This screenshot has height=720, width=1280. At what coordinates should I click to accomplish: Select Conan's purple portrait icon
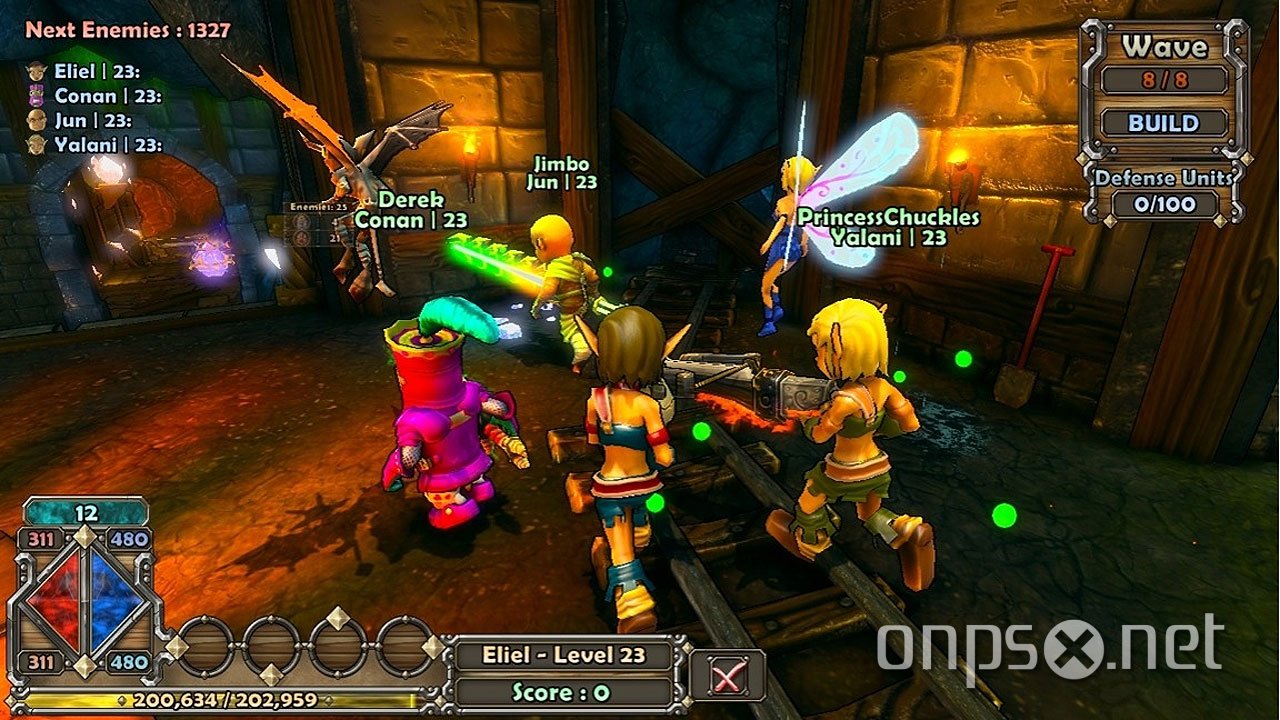[36, 96]
